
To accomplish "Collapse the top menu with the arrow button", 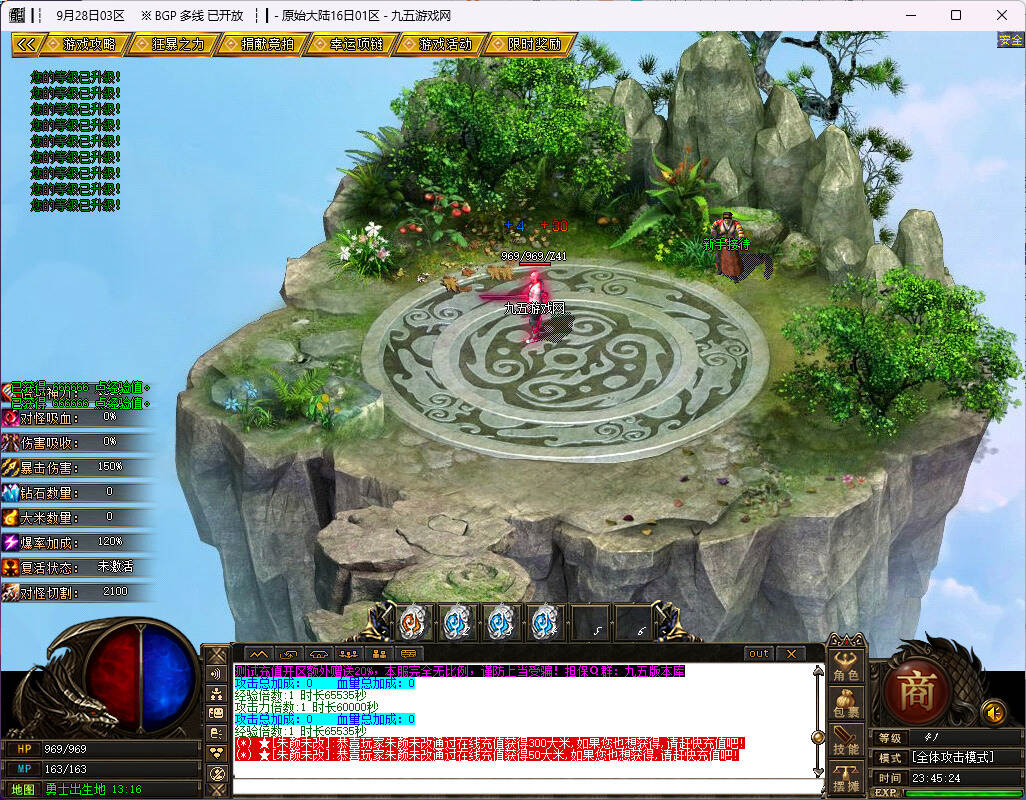I will [26, 45].
